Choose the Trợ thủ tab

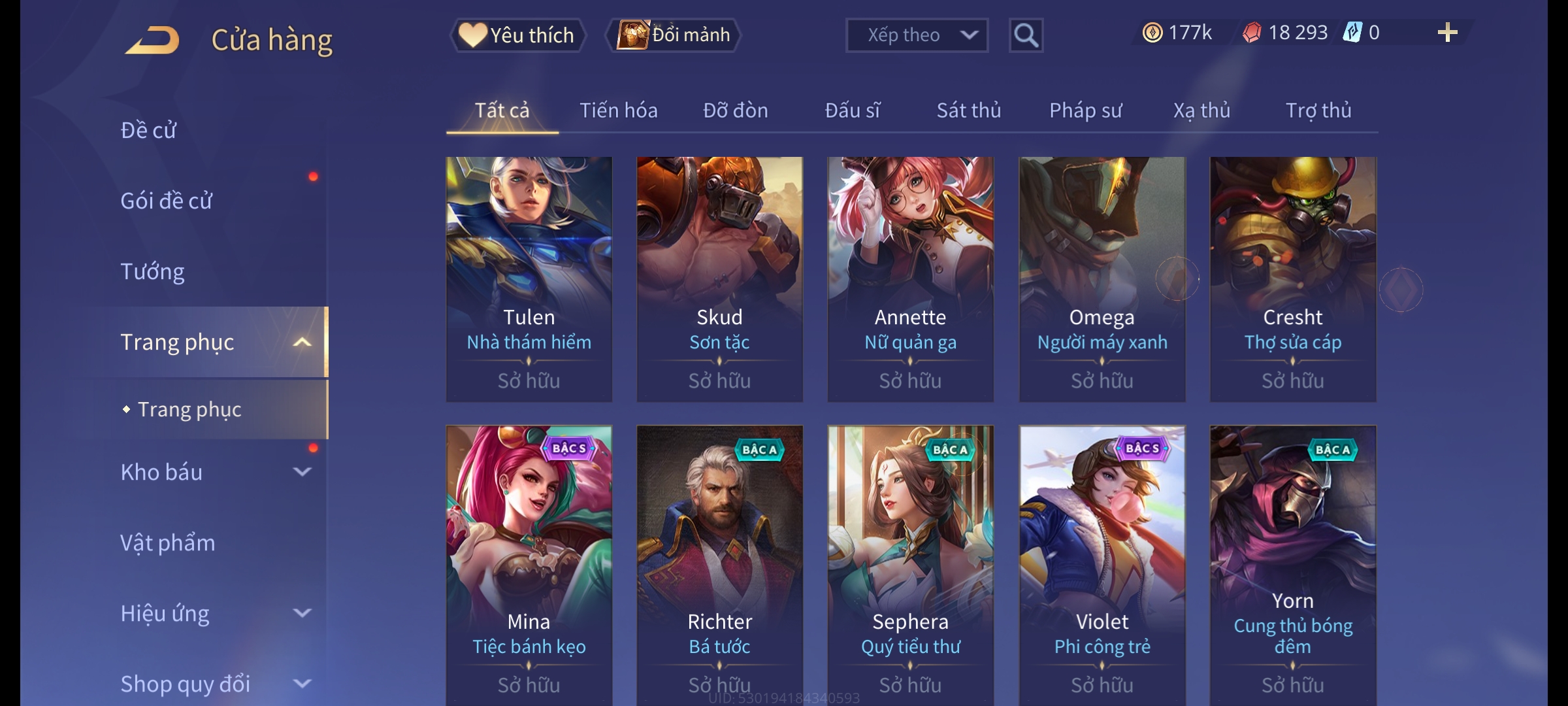[x=1318, y=110]
